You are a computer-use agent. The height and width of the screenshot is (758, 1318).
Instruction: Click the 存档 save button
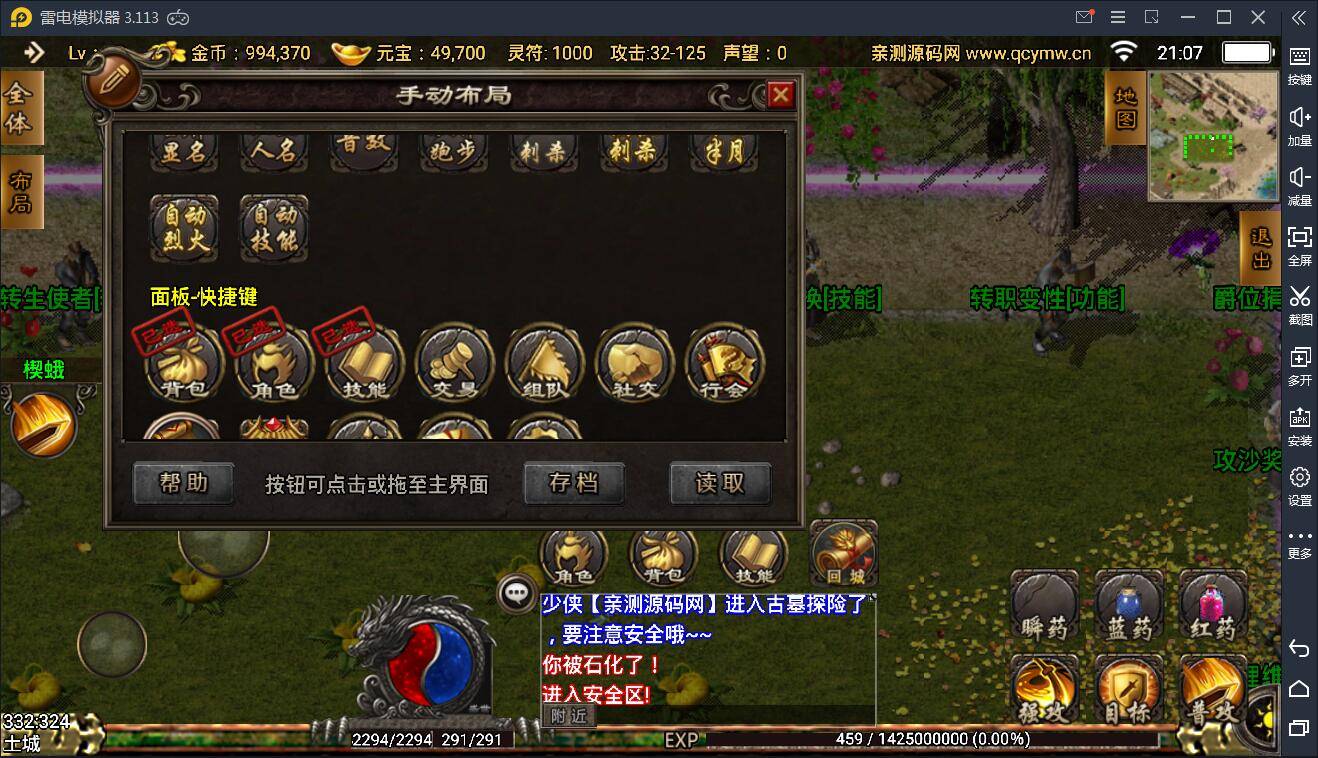point(573,483)
